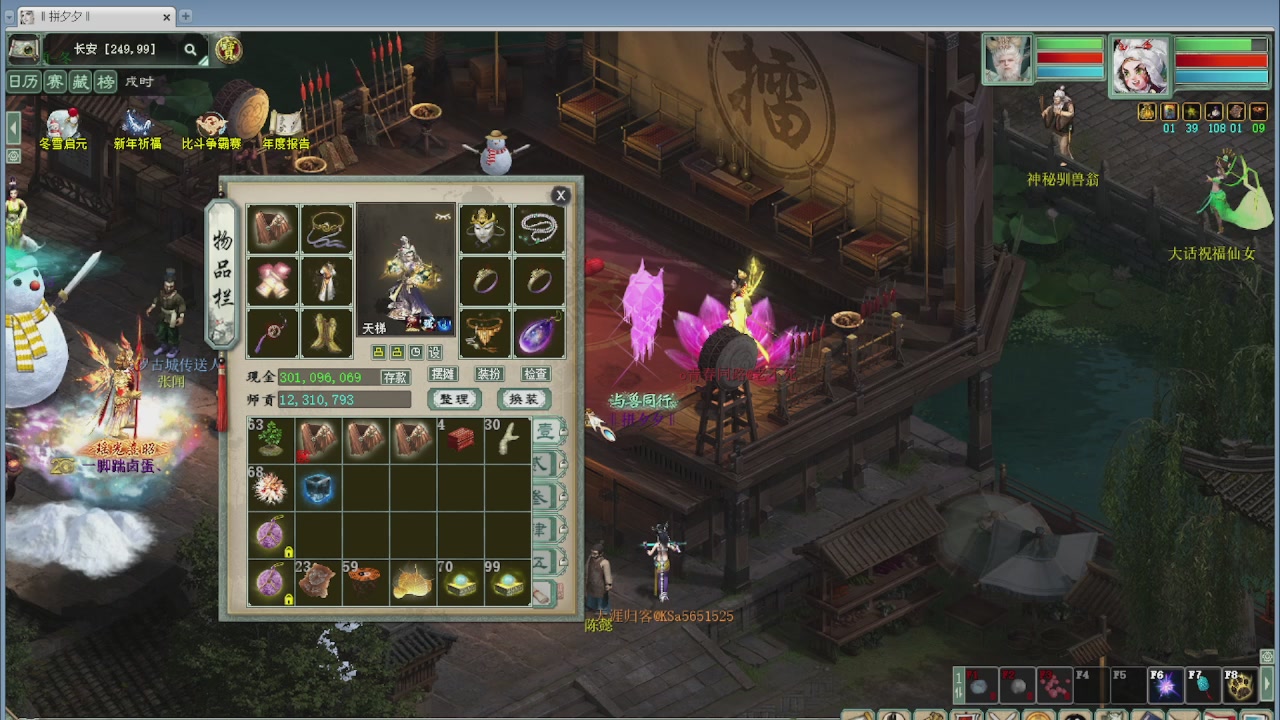Viewport: 1280px width, 720px height.
Task: Click the 检查 inspect button
Action: tap(536, 374)
